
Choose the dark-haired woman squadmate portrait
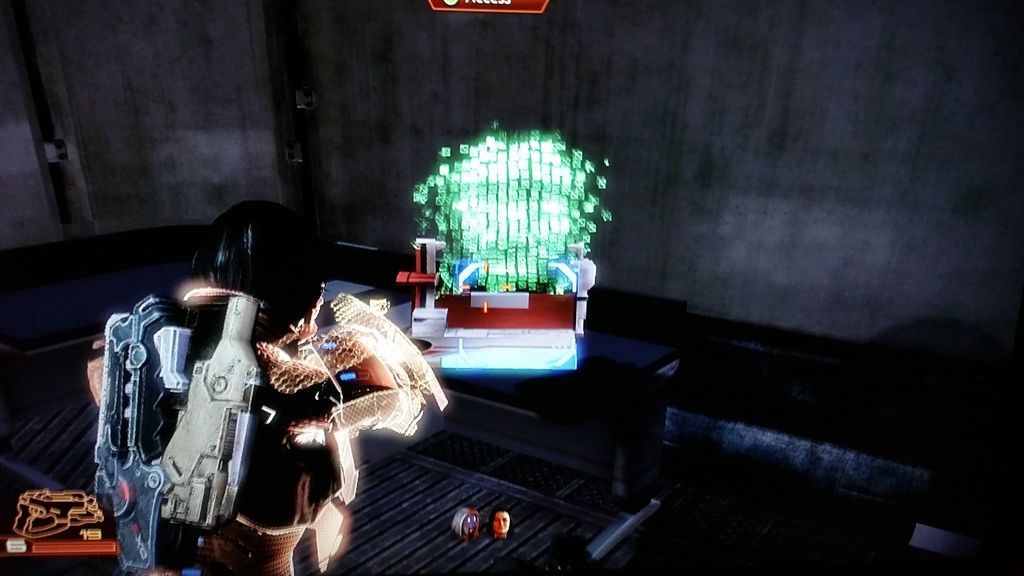pos(500,523)
